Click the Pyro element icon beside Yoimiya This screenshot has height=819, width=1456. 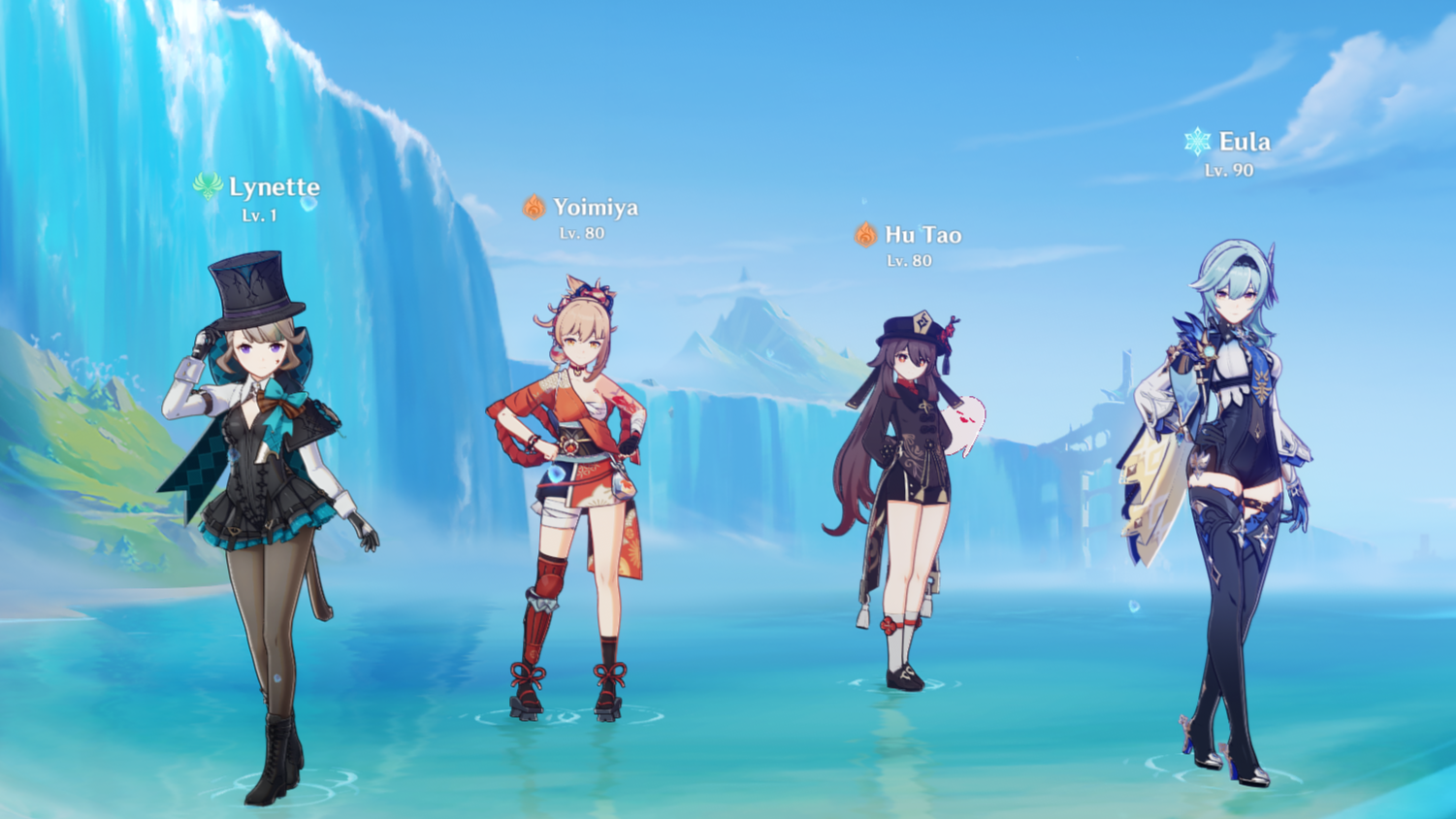click(x=532, y=206)
